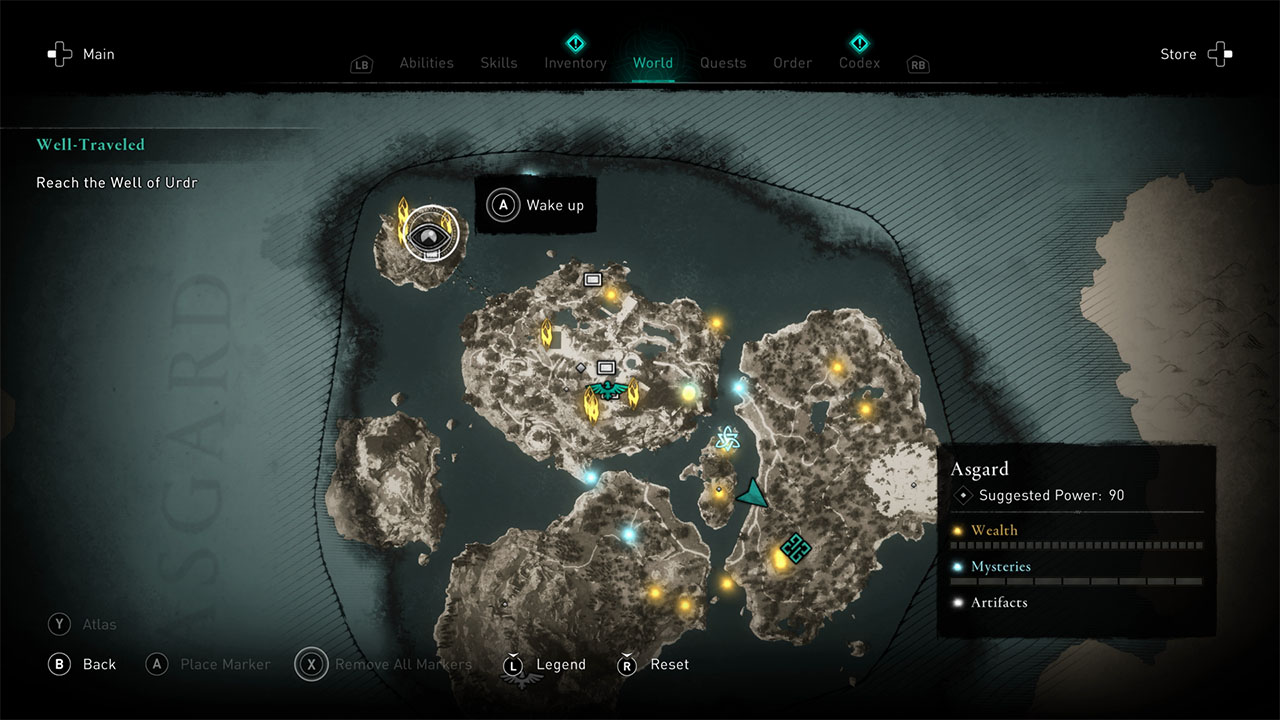This screenshot has height=720, width=1280.
Task: Select the Well-Traveled quest tracker
Action: [x=90, y=145]
